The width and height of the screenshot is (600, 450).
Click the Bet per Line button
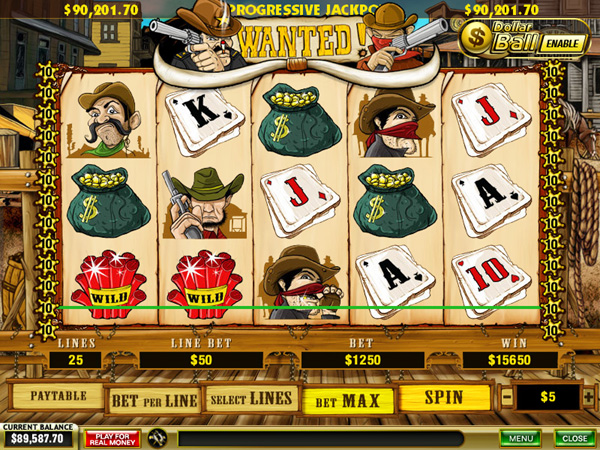coord(153,400)
